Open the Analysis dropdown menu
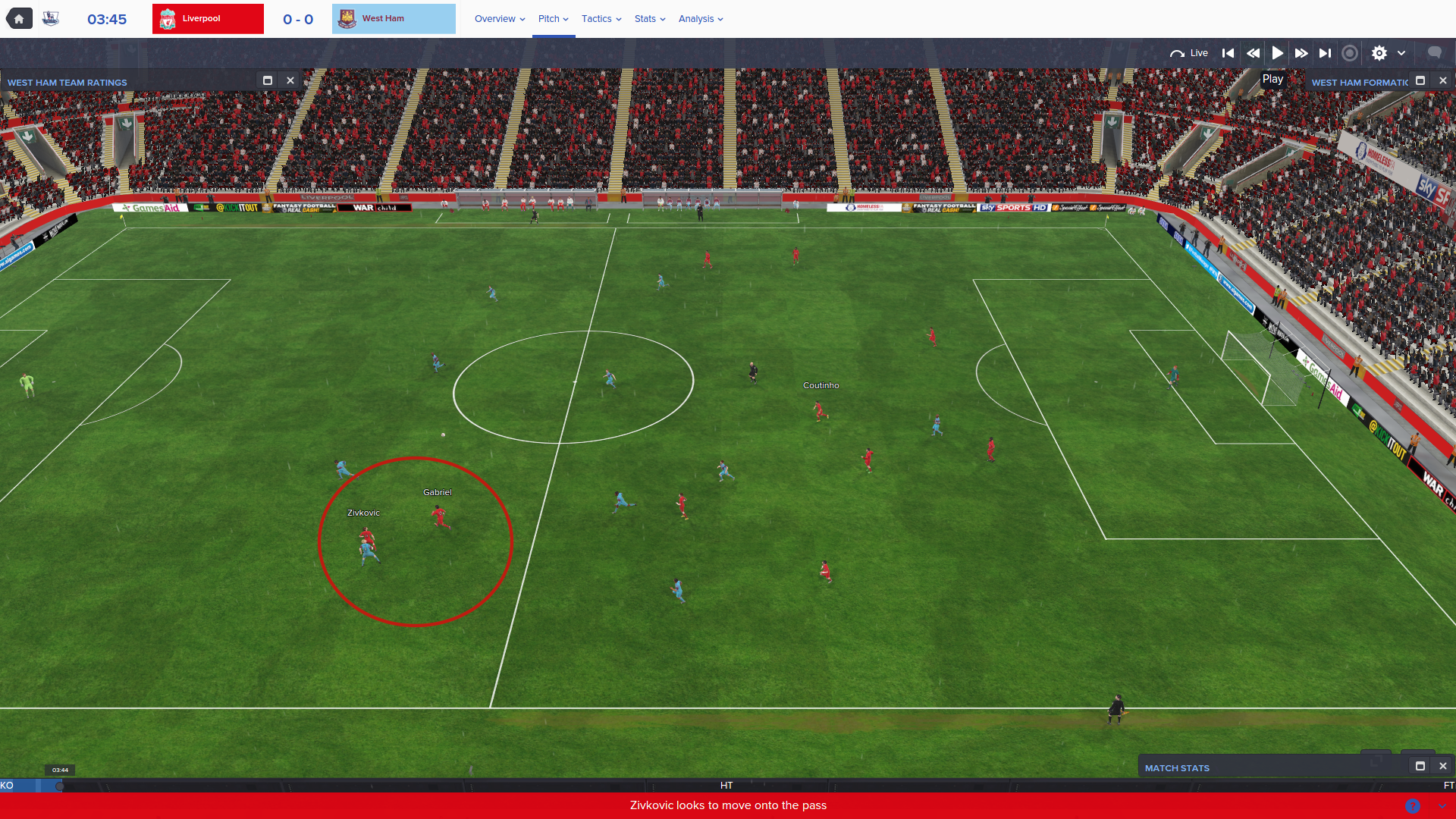 tap(701, 19)
